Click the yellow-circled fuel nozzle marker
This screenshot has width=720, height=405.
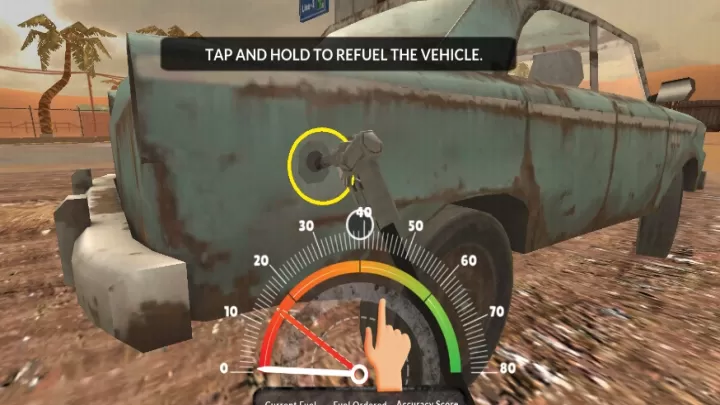click(319, 160)
